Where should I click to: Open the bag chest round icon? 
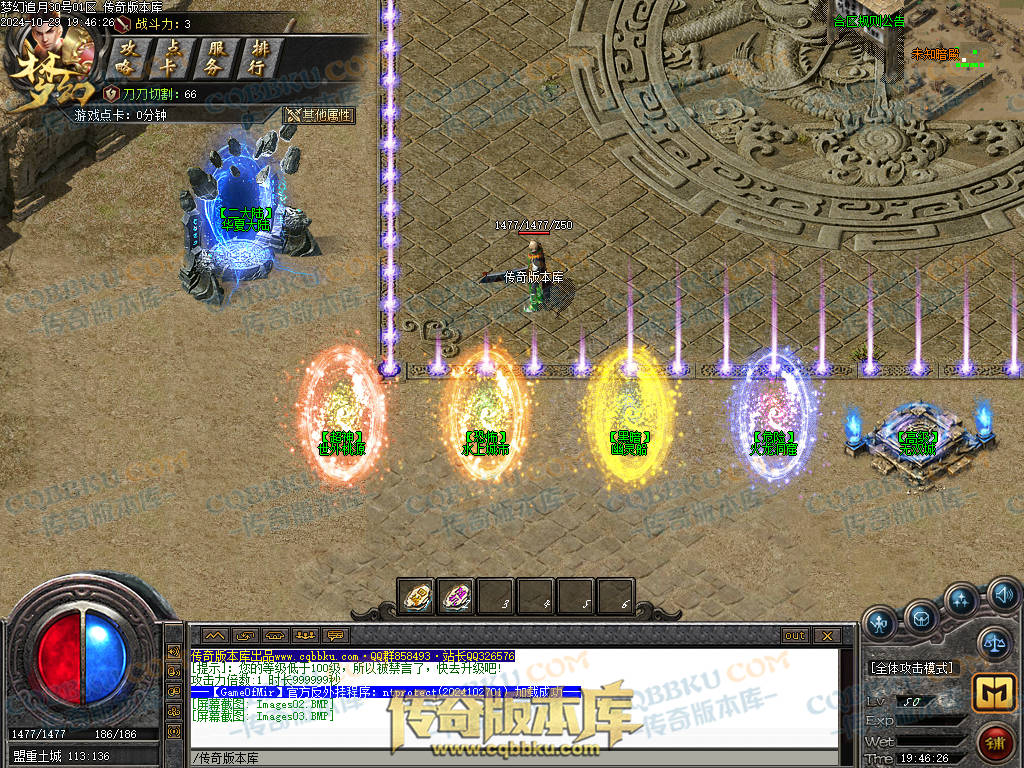coord(921,615)
